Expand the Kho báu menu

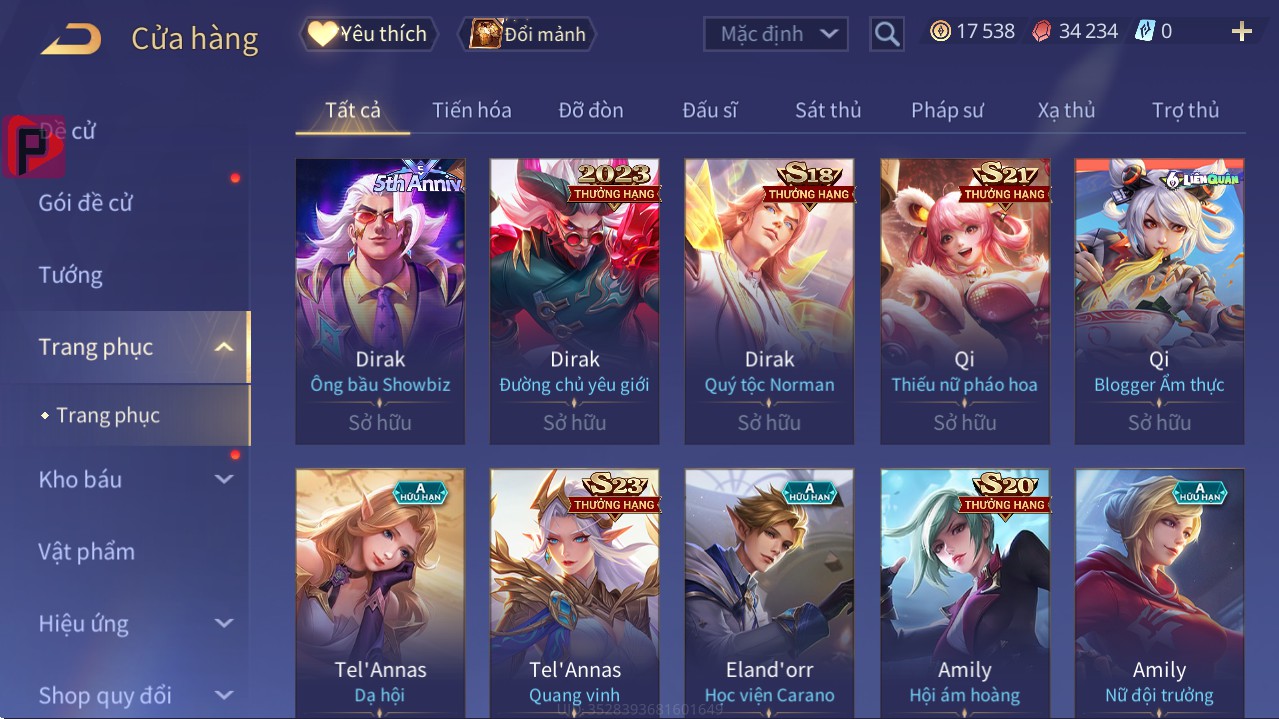pyautogui.click(x=135, y=480)
